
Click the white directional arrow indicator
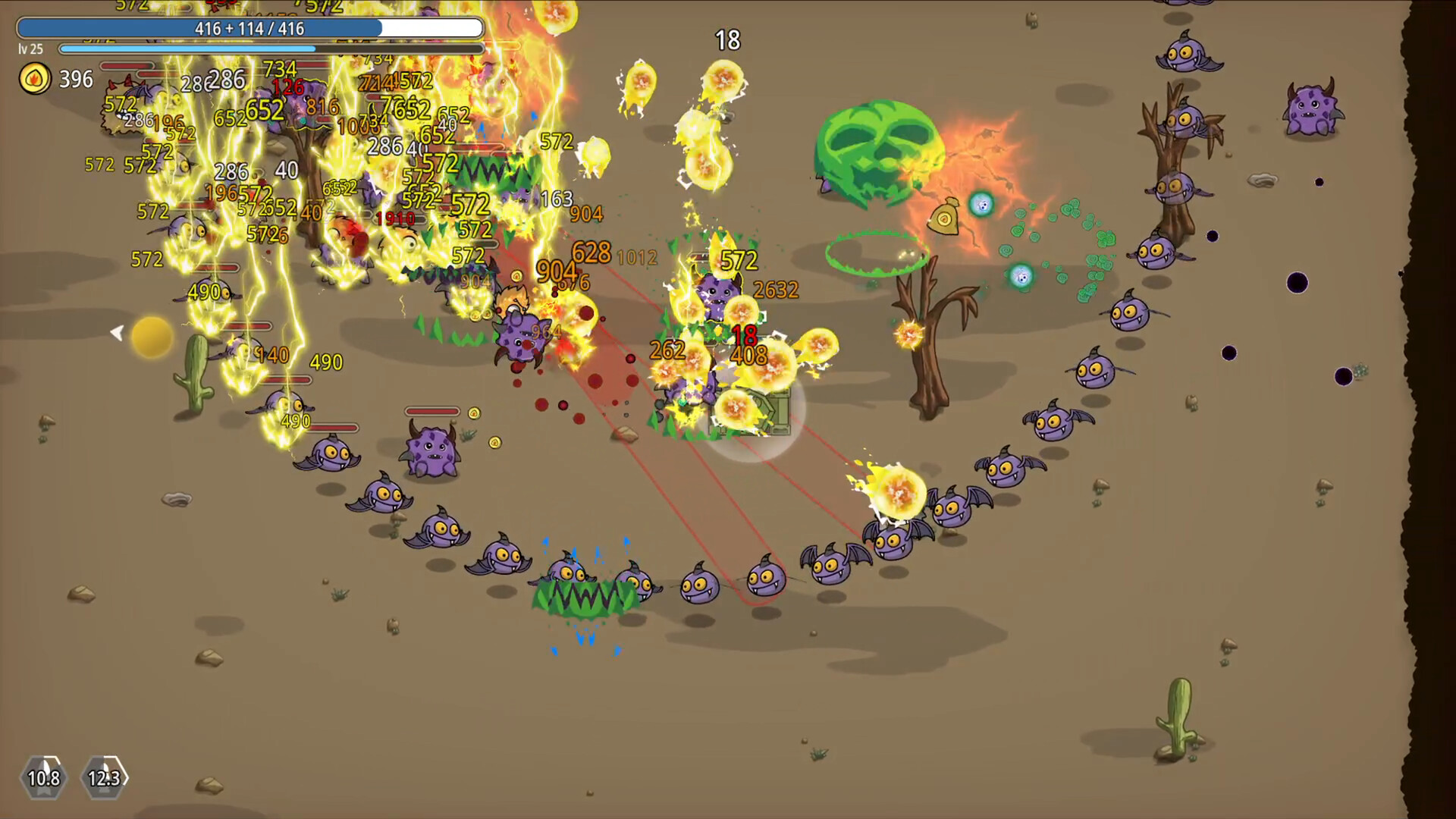click(118, 331)
